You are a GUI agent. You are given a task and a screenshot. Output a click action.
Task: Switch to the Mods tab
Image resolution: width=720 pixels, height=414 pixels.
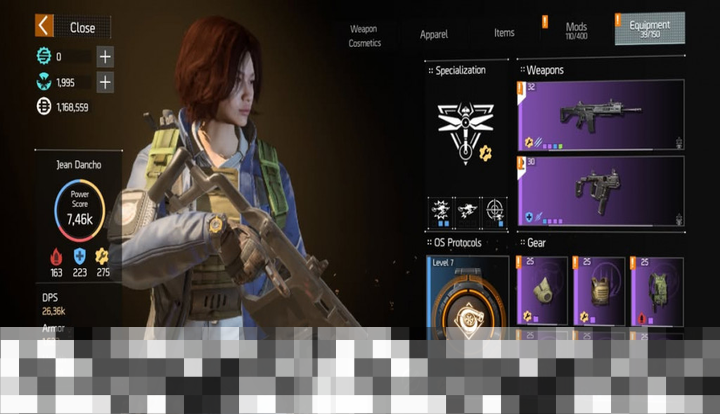click(x=576, y=30)
